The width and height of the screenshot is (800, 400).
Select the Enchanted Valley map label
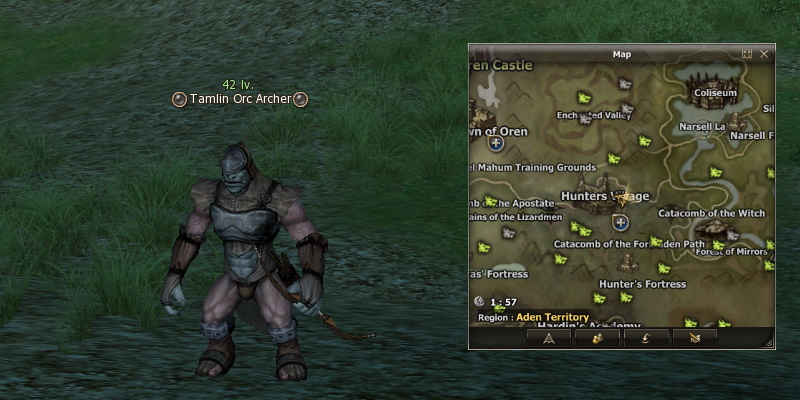coord(594,115)
